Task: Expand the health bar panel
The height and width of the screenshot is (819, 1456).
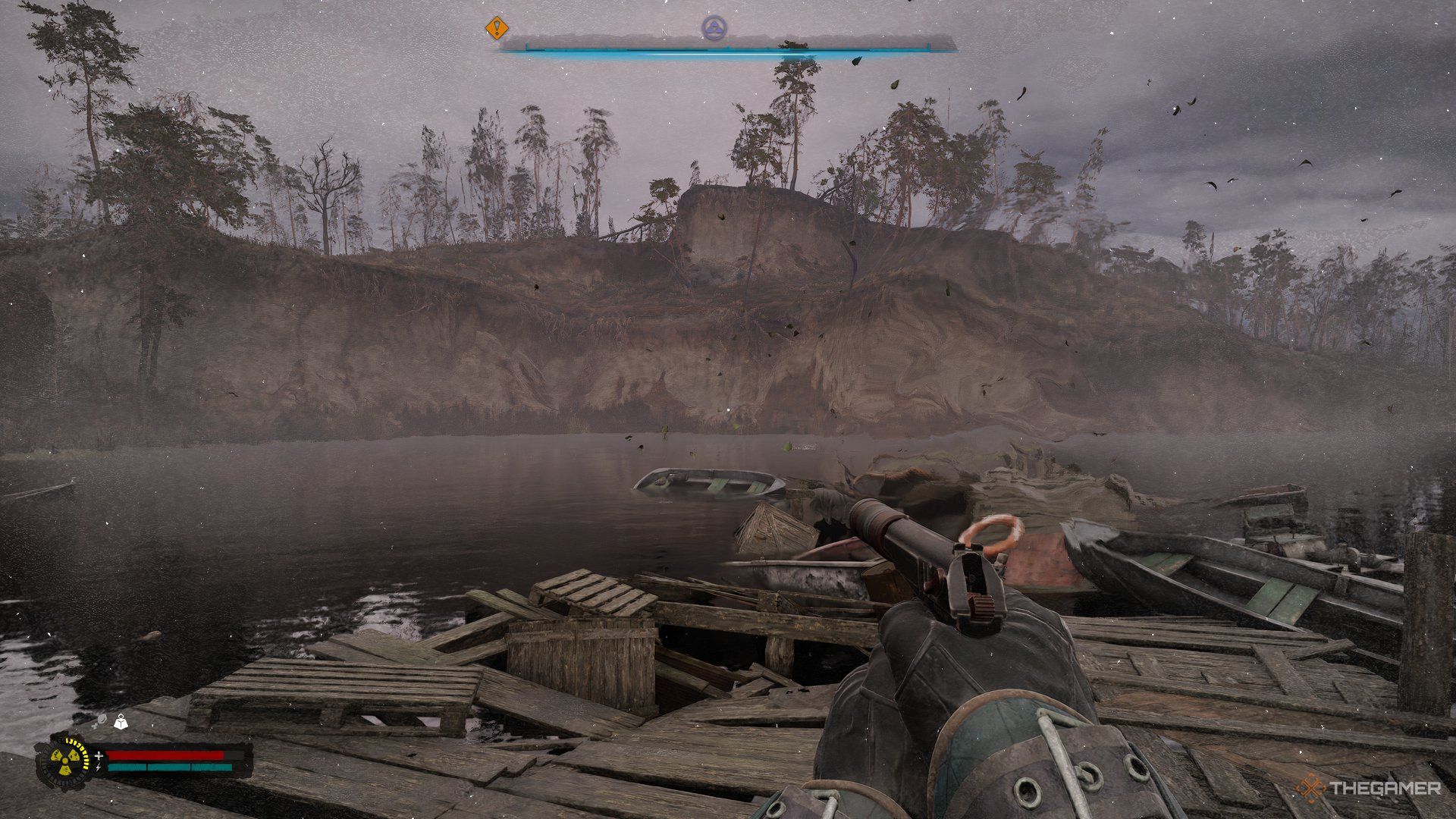Action: (167, 755)
